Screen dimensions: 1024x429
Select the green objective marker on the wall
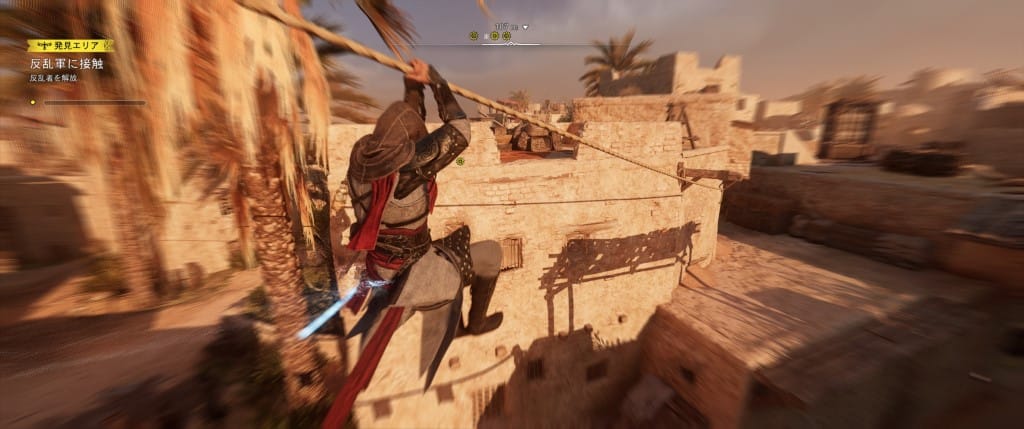[x=460, y=160]
